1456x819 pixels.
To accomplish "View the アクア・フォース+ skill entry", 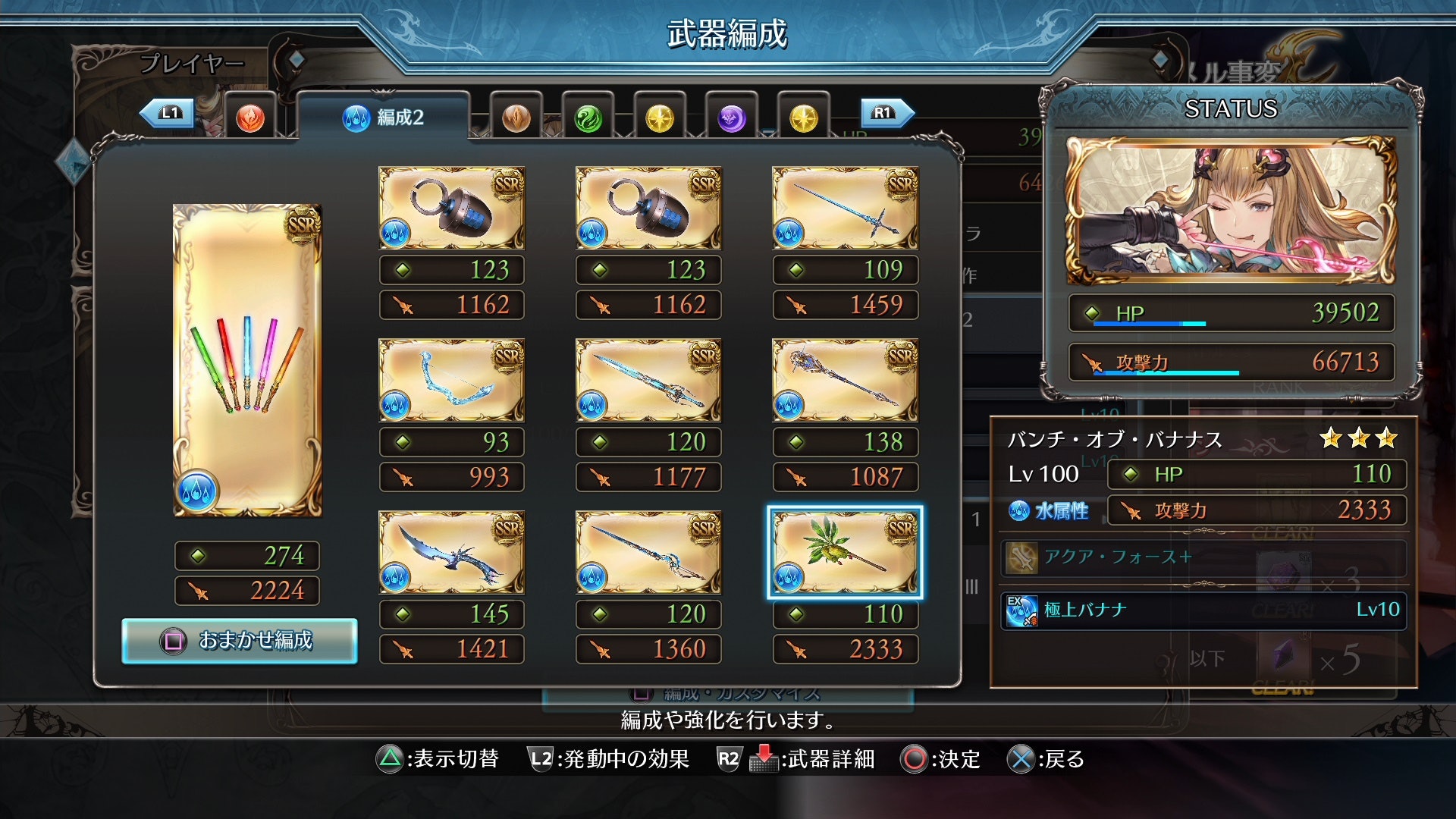I will [1203, 557].
